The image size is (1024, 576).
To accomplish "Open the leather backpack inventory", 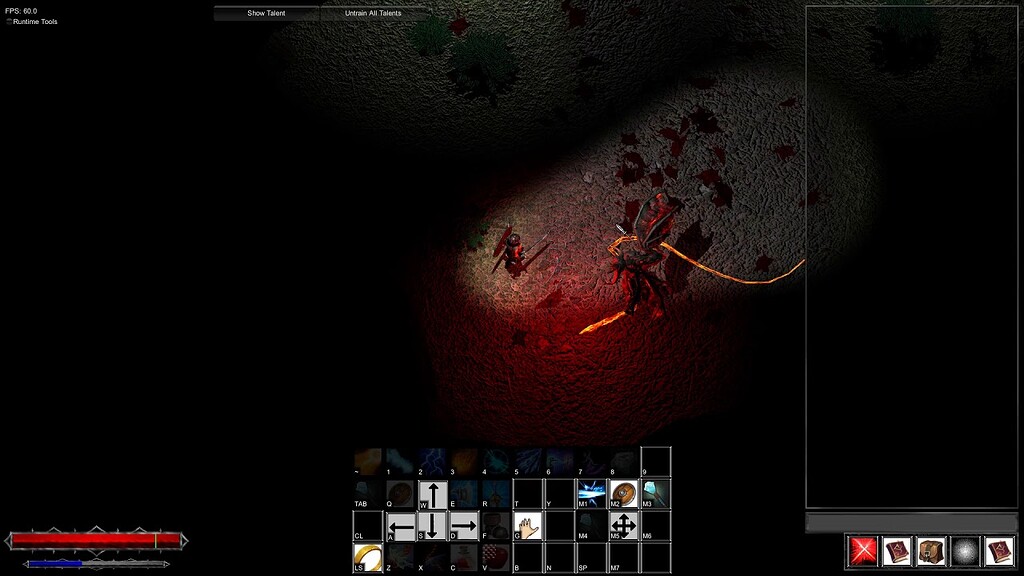I will [x=931, y=551].
